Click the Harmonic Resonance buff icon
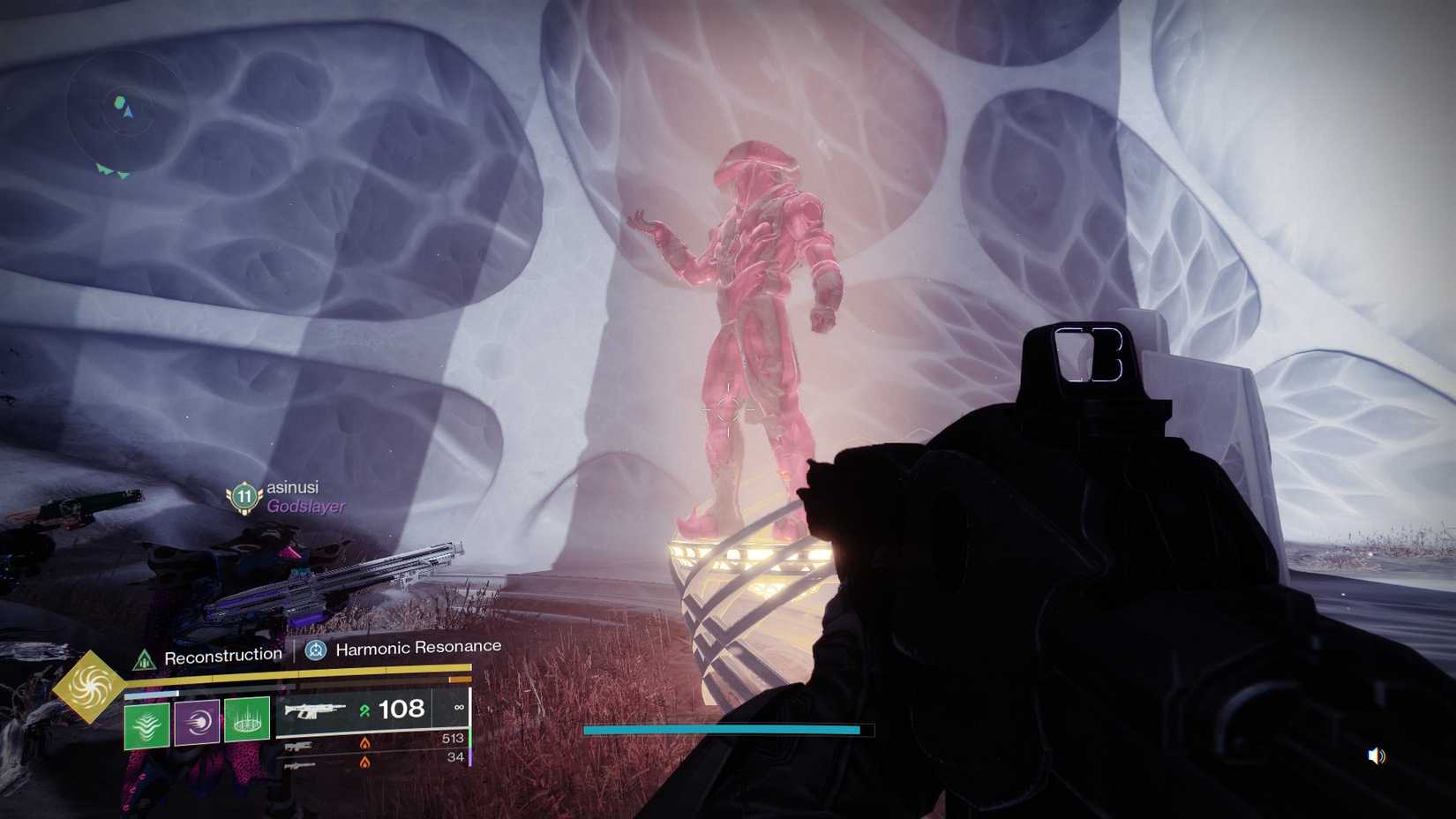This screenshot has height=819, width=1456. coord(314,652)
